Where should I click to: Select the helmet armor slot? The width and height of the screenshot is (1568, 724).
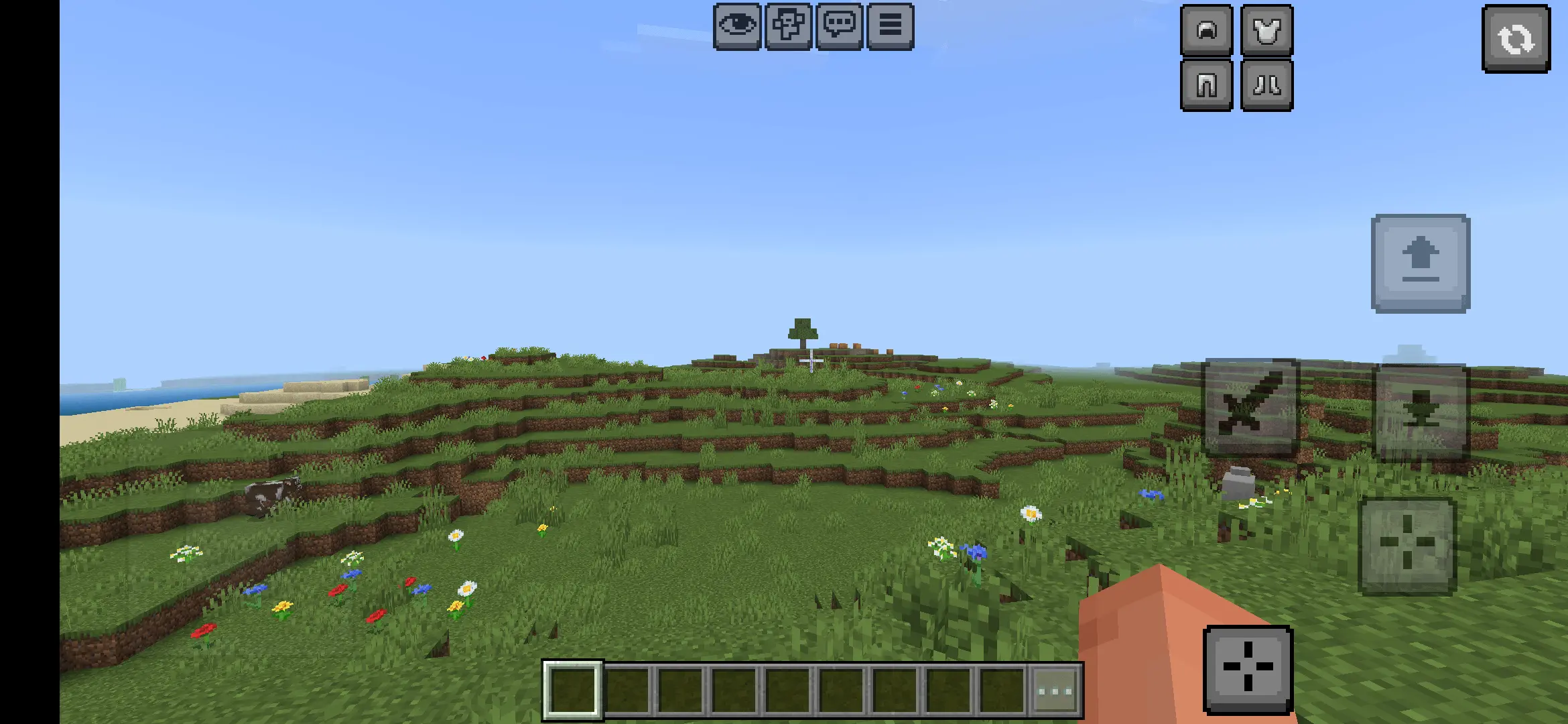[1206, 30]
